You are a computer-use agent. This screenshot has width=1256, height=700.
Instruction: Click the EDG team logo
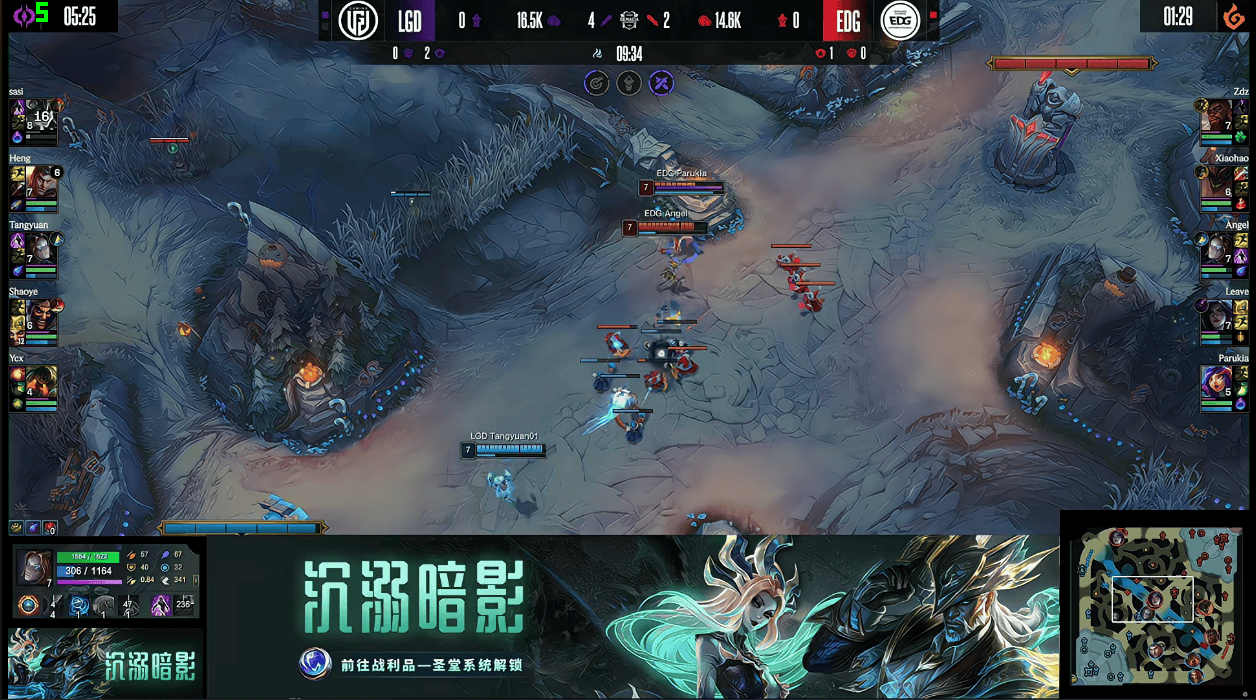[899, 21]
